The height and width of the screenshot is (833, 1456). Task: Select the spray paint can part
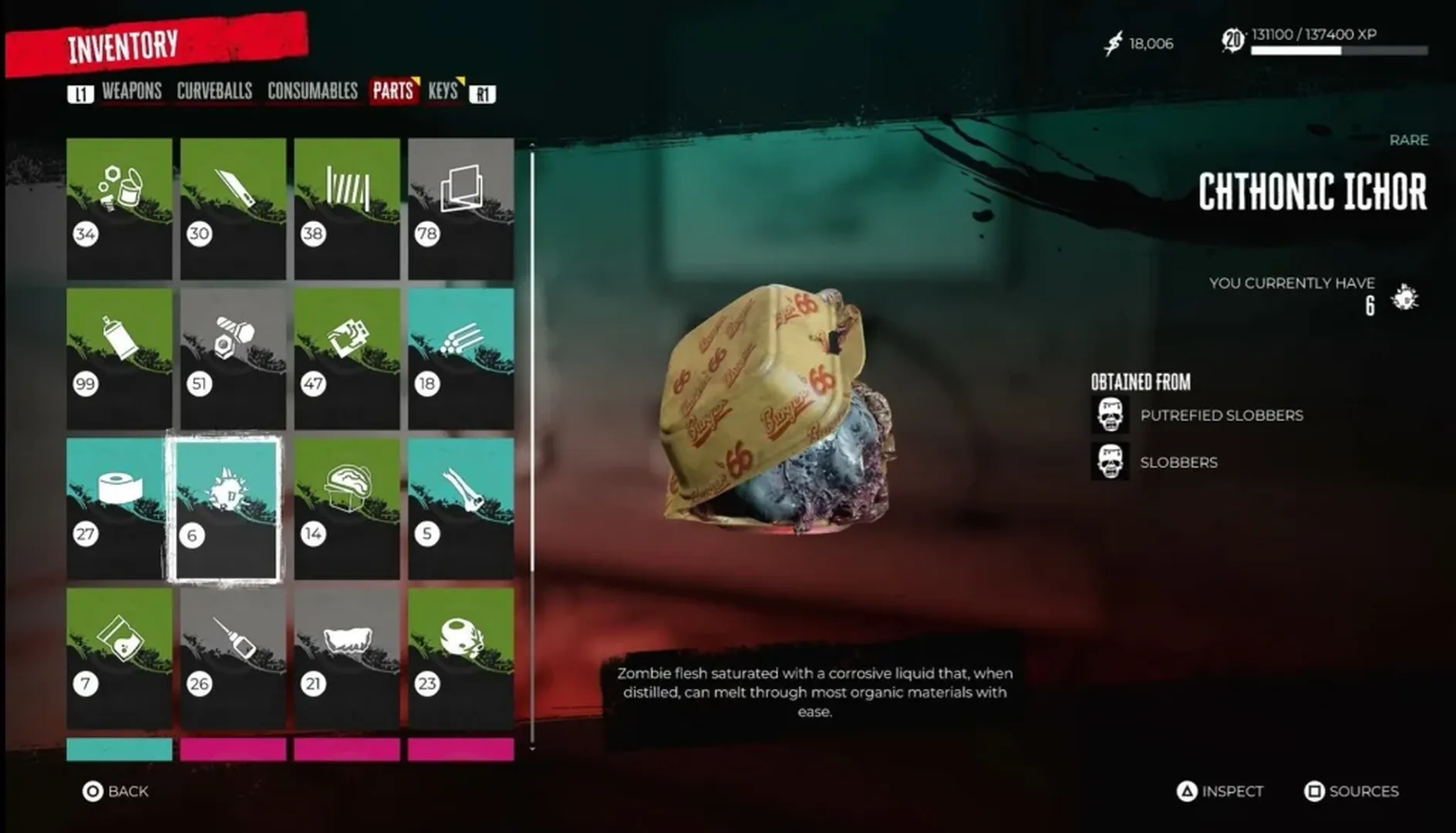click(120, 355)
